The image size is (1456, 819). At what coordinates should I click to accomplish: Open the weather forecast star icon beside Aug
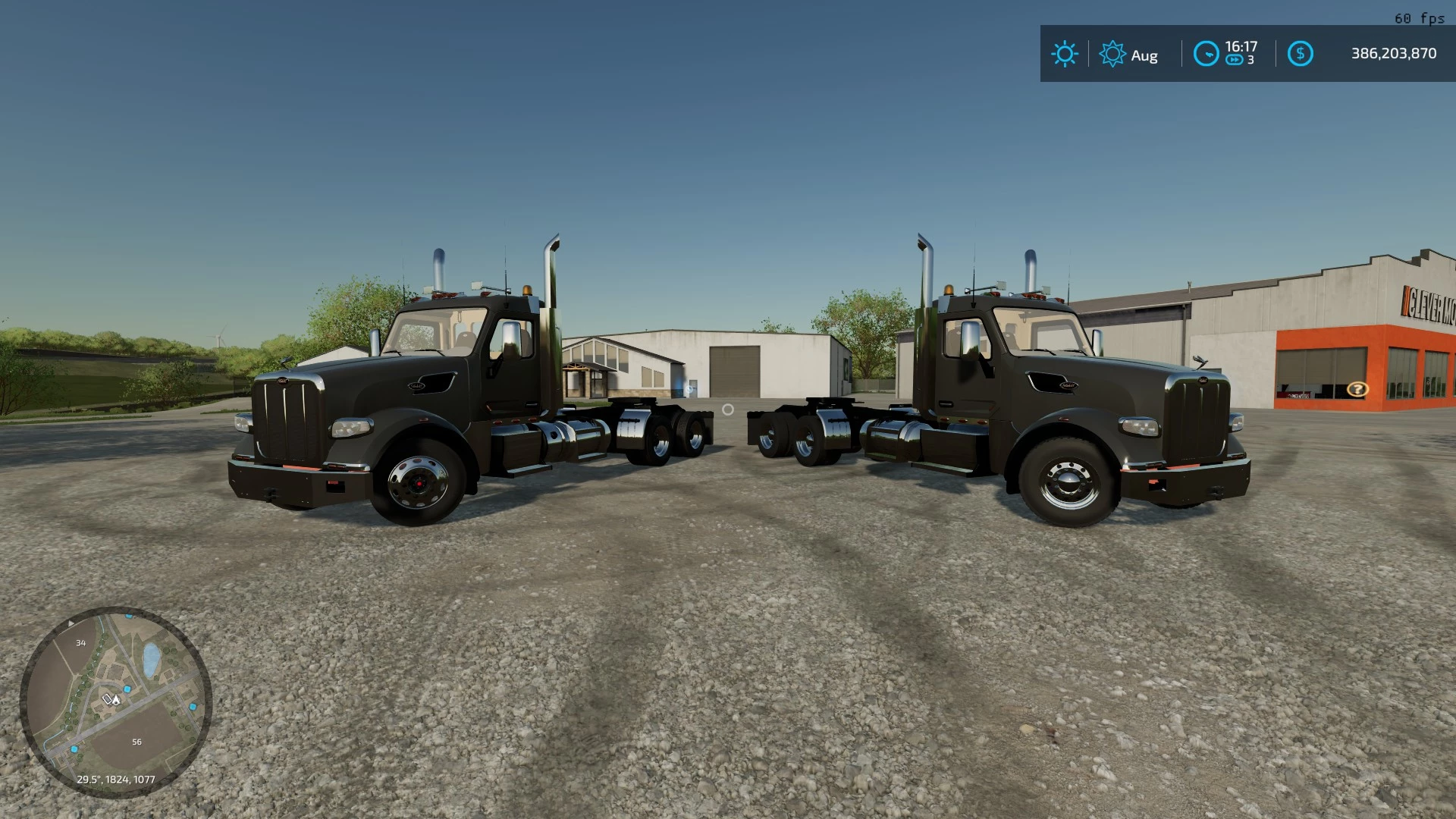click(1112, 54)
